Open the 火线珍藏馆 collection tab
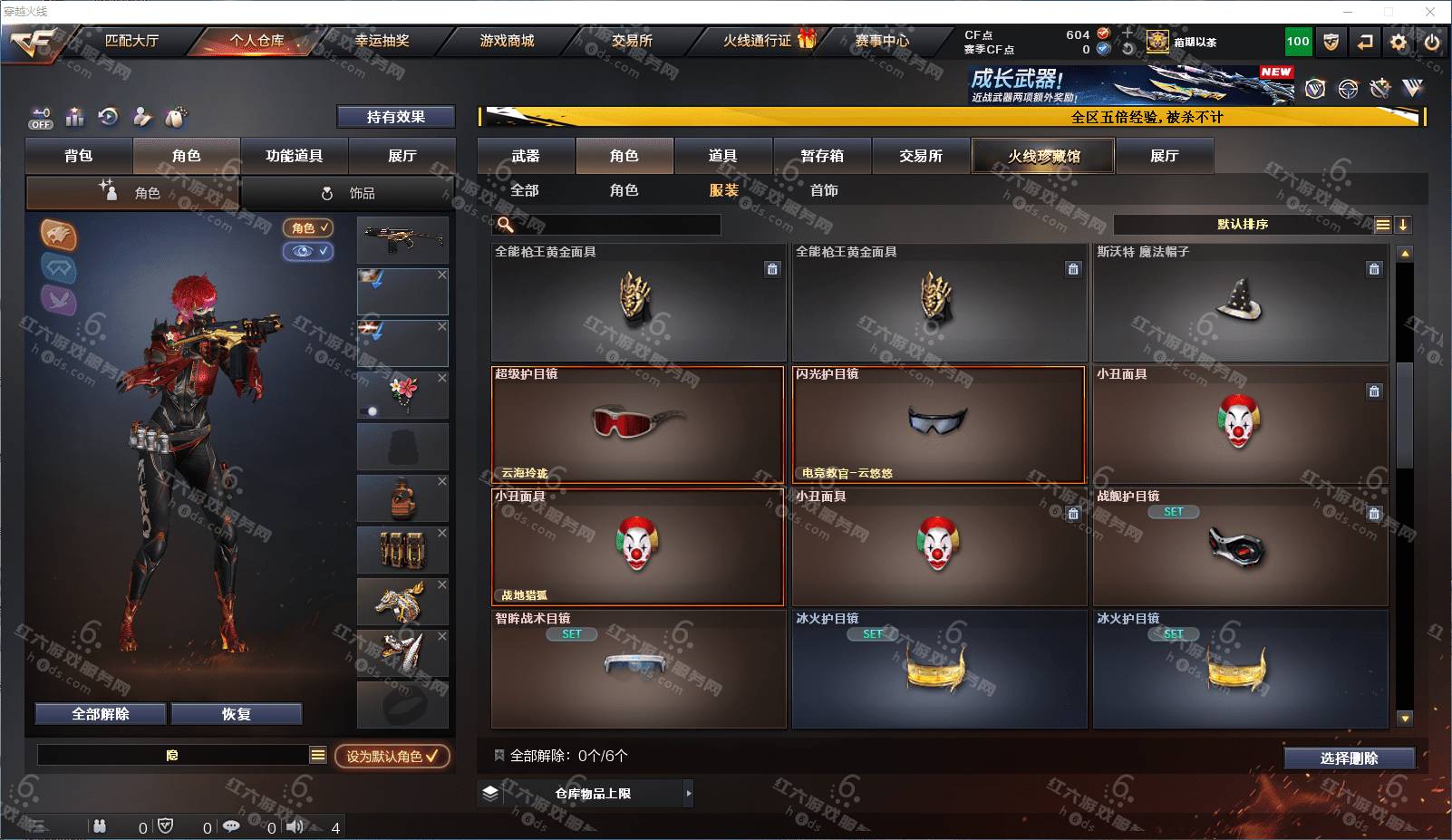Viewport: 1452px width, 840px height. point(1043,156)
